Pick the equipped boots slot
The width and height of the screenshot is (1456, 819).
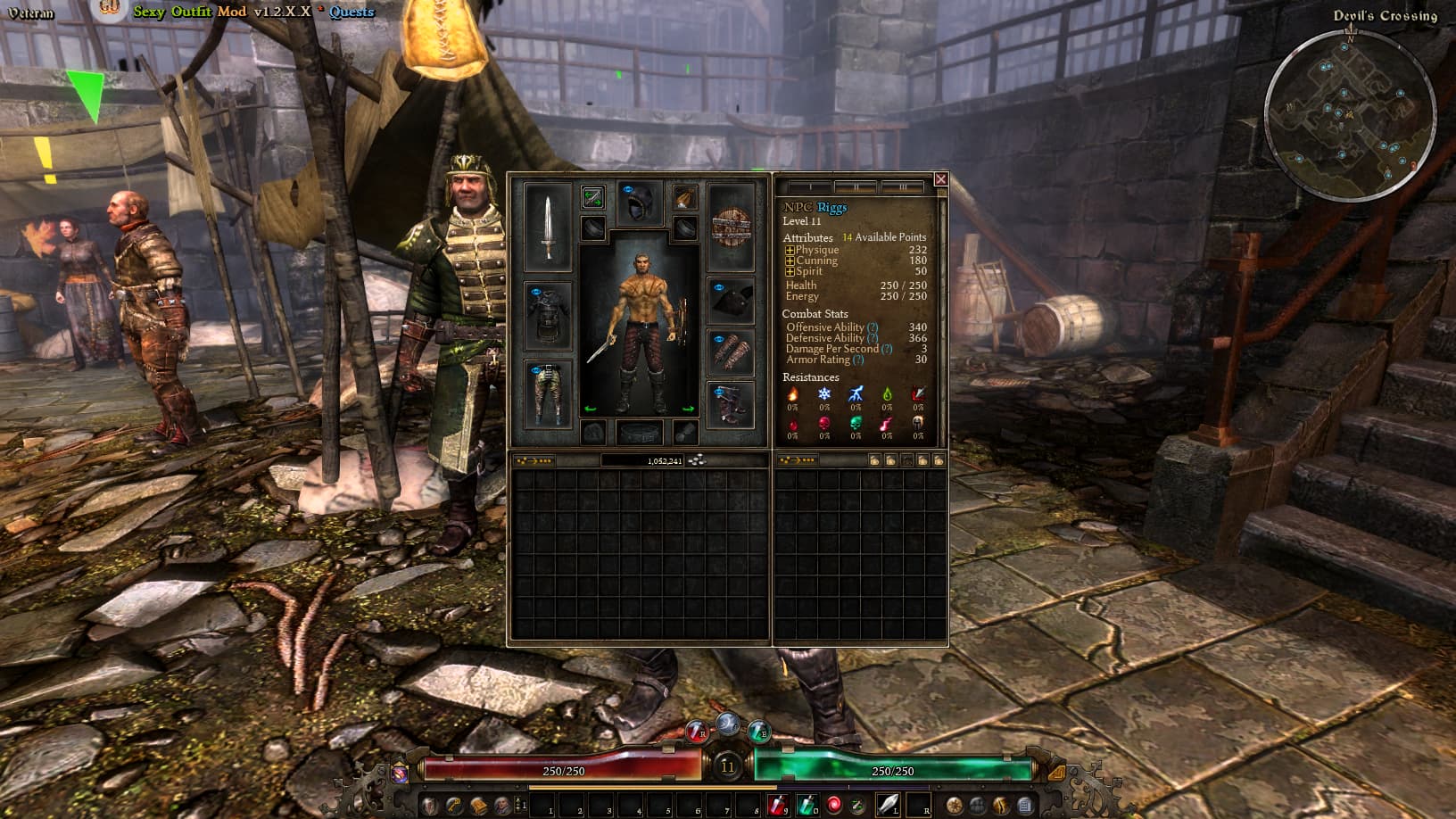[731, 404]
